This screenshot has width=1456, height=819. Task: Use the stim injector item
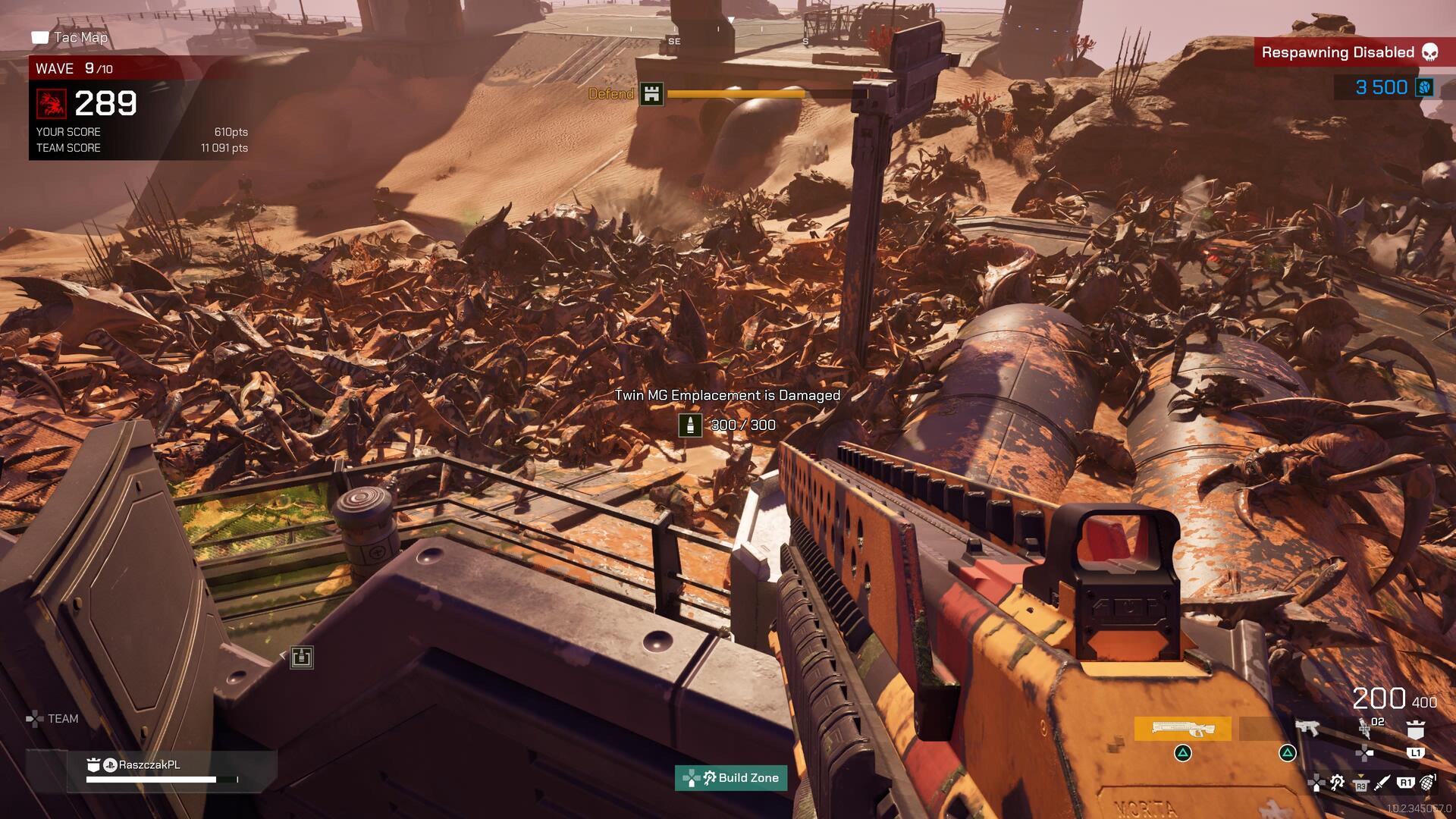tap(1364, 728)
